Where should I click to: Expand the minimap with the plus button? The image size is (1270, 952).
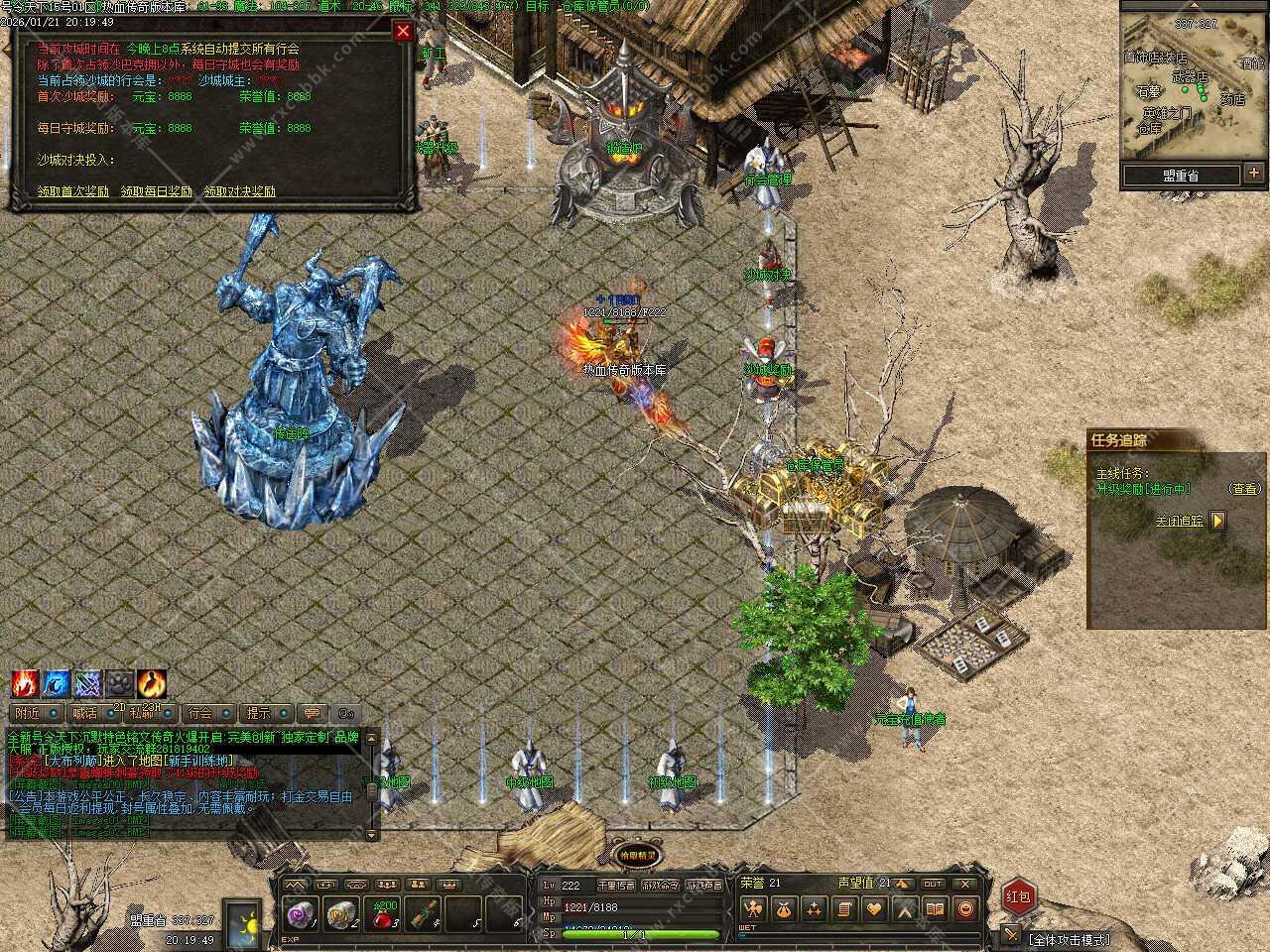coord(1254,175)
